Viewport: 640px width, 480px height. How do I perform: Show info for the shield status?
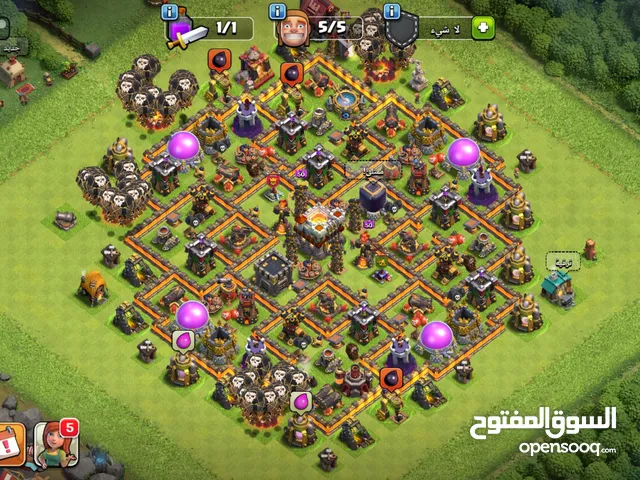coord(391,12)
